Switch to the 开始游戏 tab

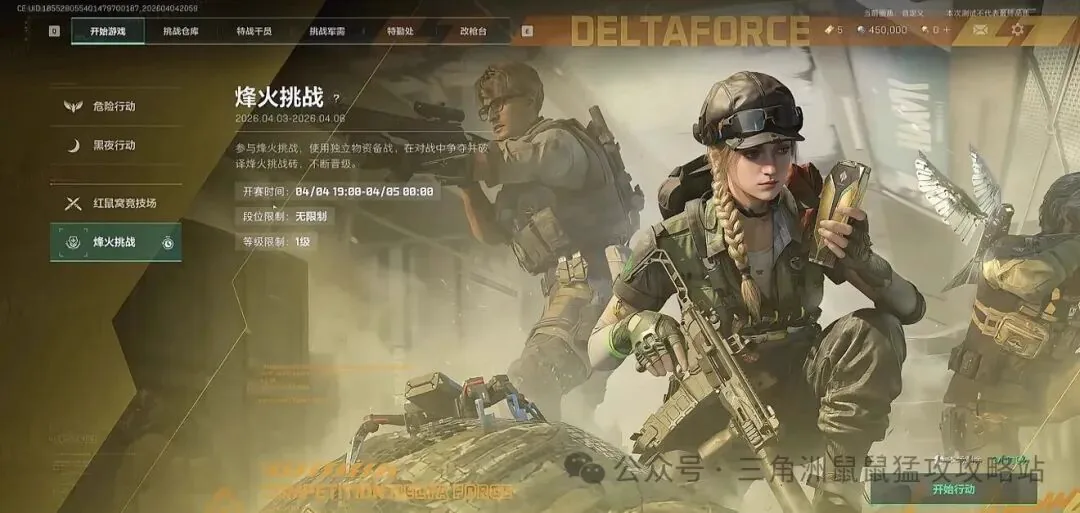coord(107,31)
